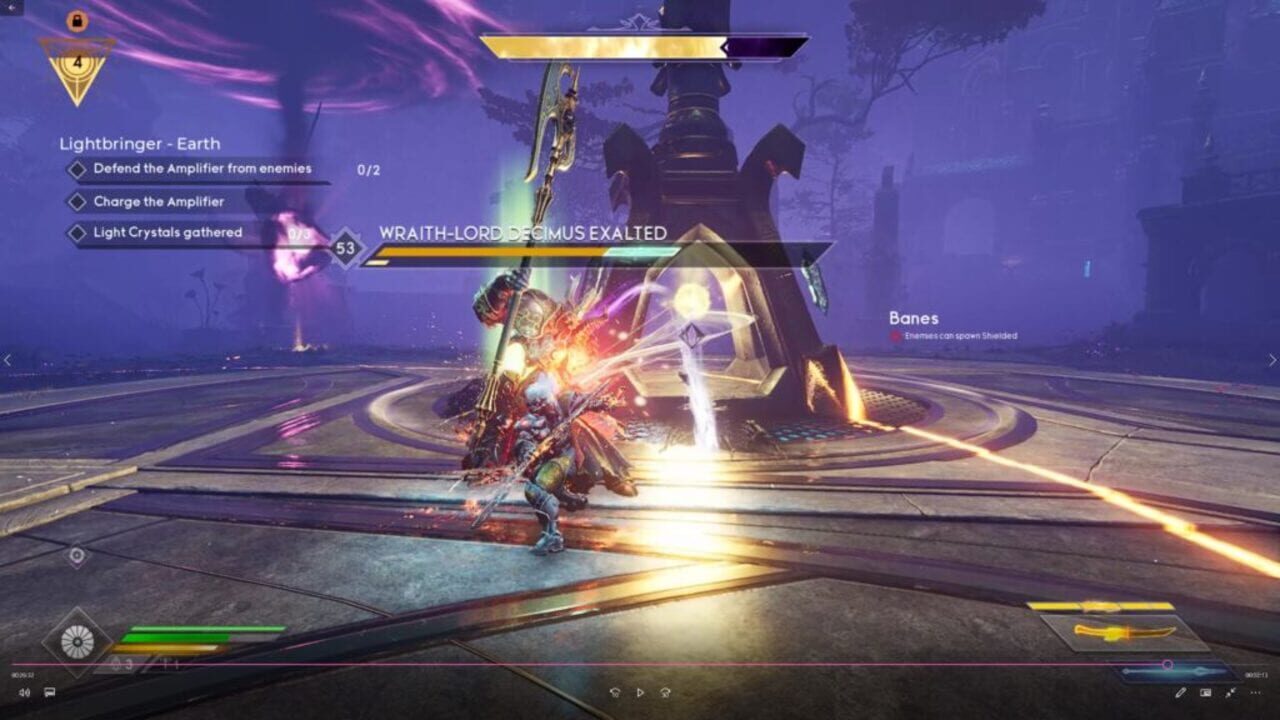This screenshot has height=720, width=1280.
Task: Toggle the 'Charge the Amplifier' objective marker
Action: coord(76,202)
